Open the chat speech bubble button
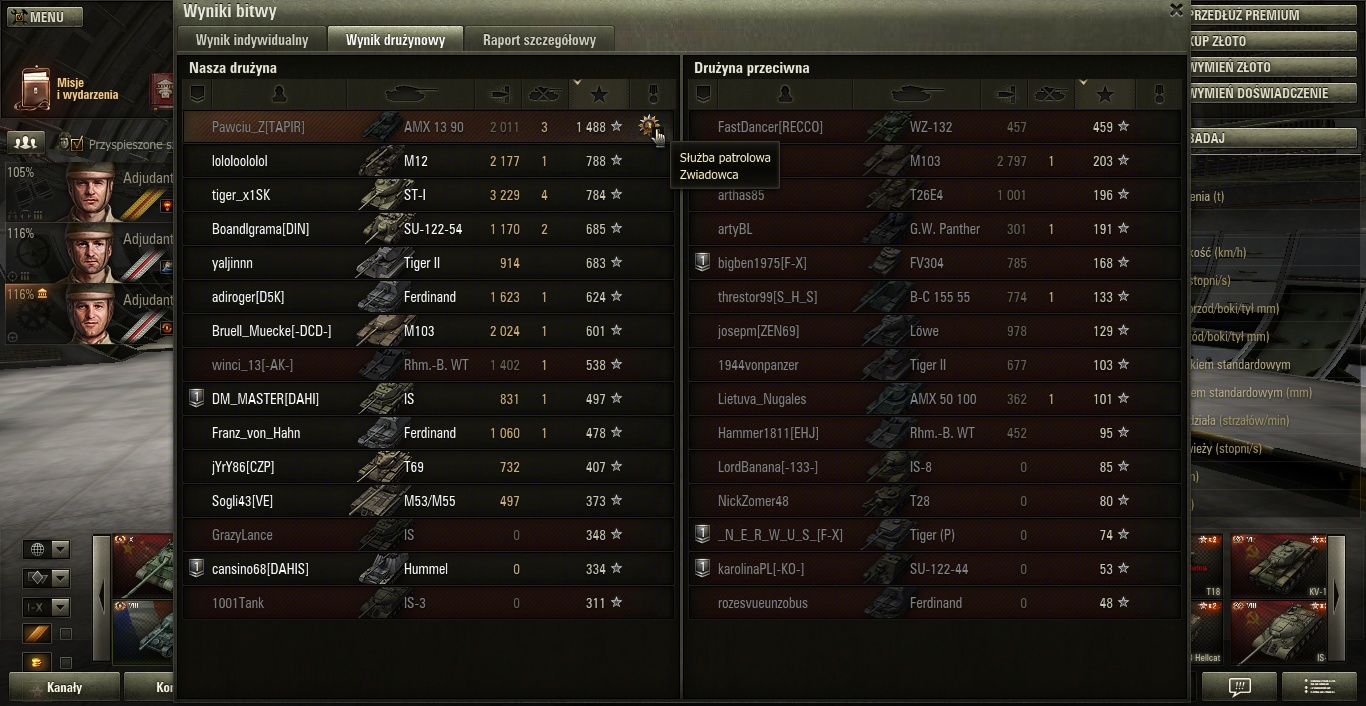The image size is (1366, 706). [1240, 687]
